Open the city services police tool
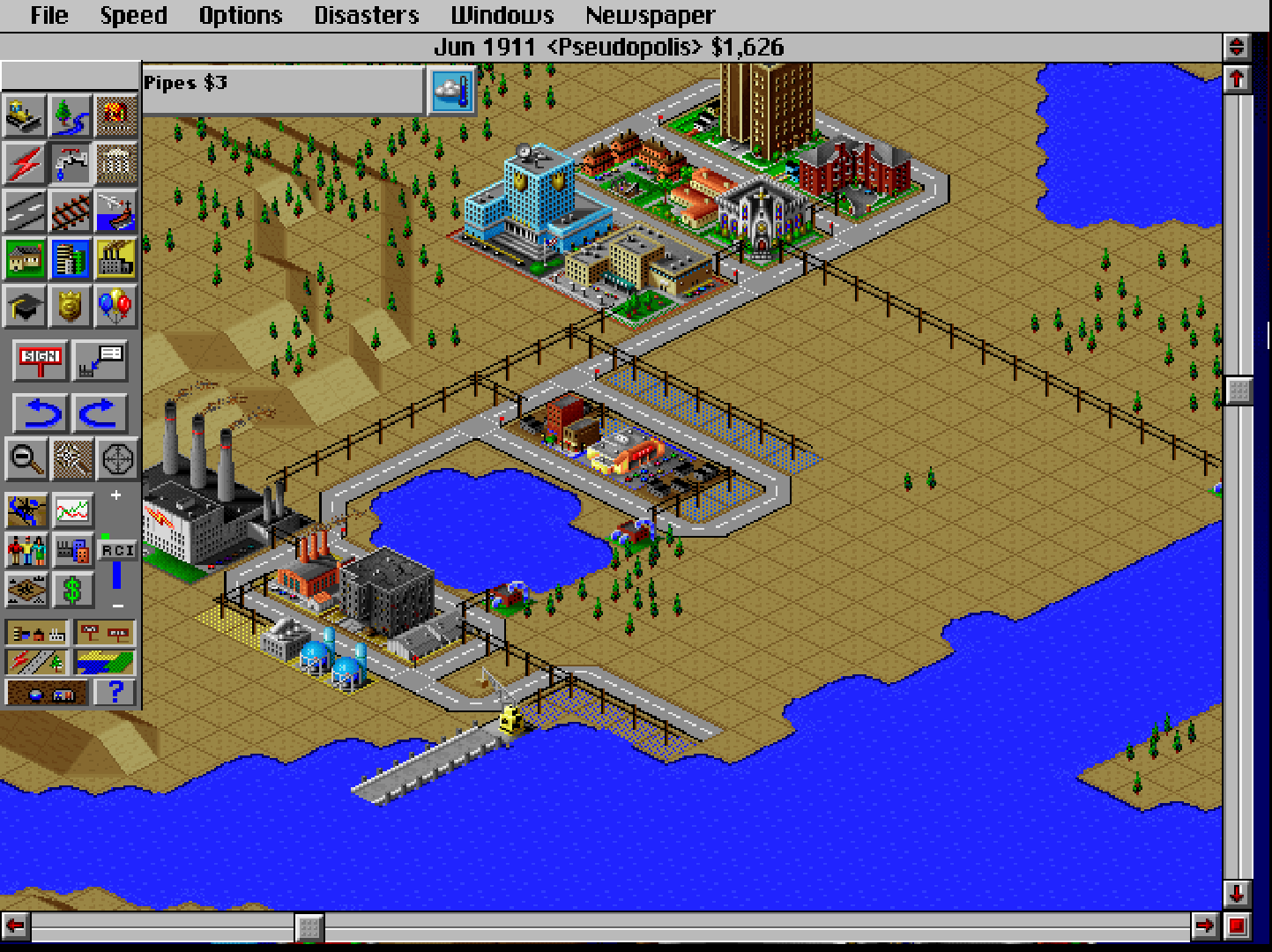This screenshot has height=952, width=1272. point(70,307)
